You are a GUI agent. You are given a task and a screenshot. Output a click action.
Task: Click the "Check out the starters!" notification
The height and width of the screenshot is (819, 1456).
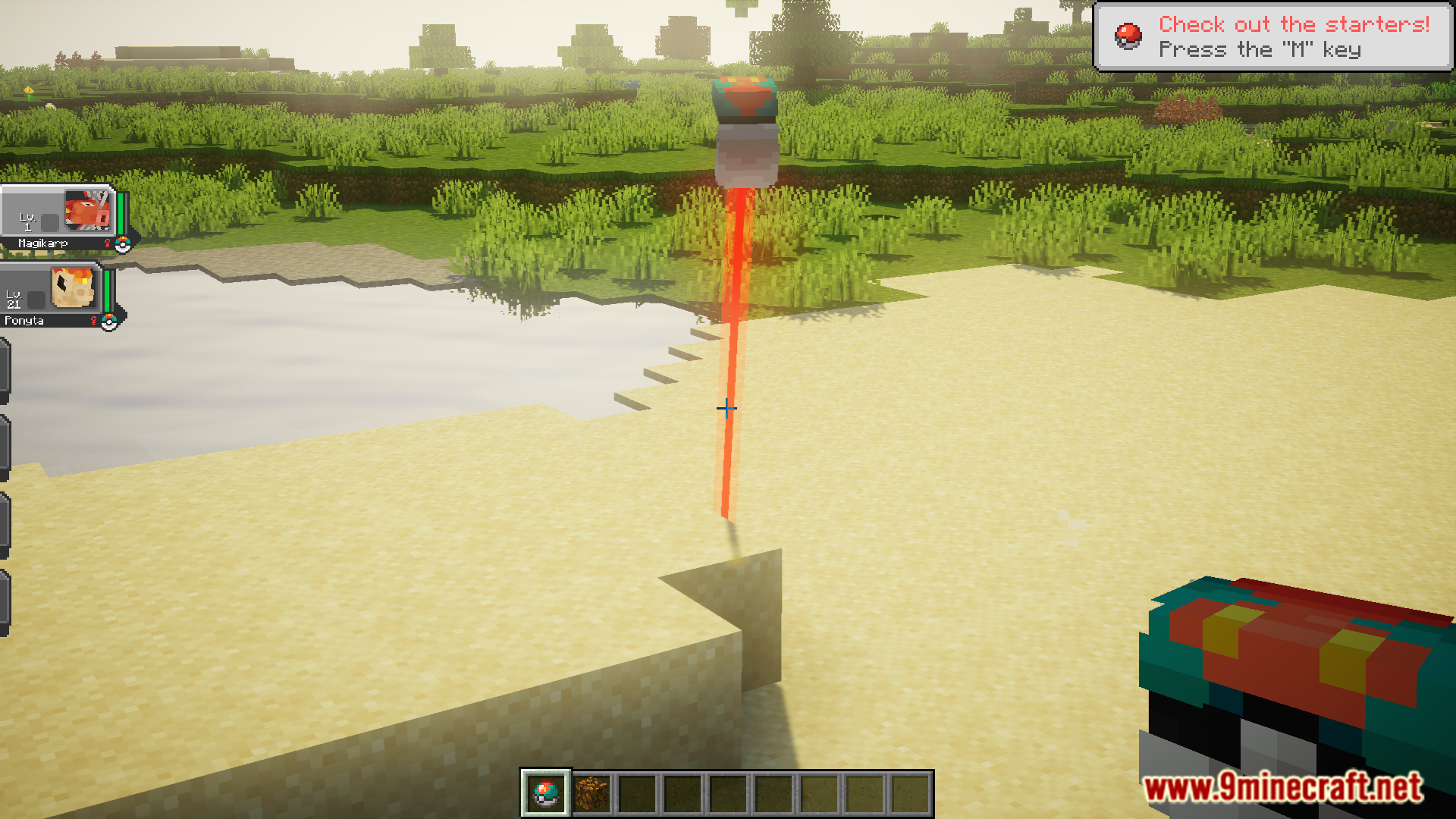[1272, 36]
